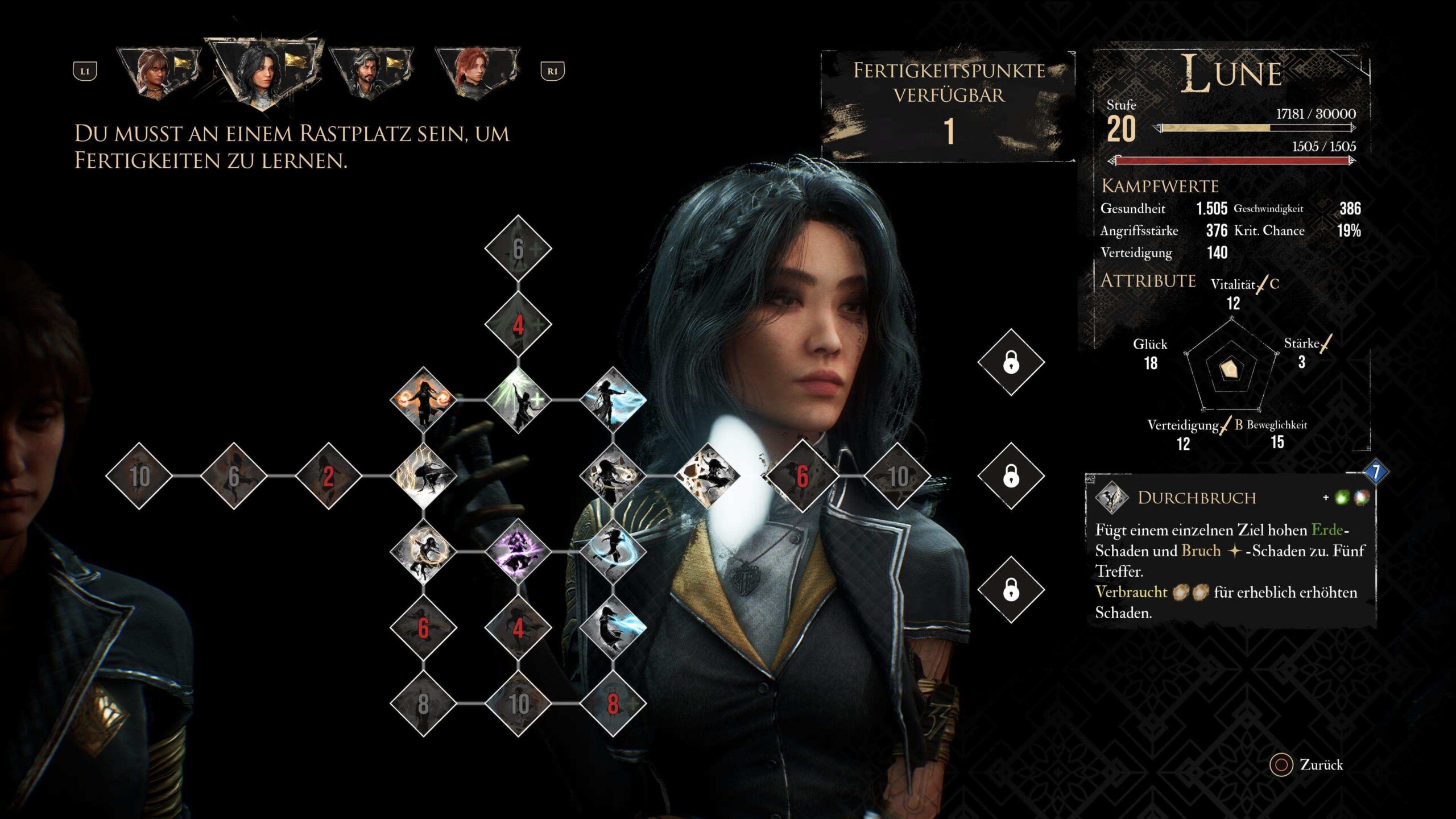Select the skill node costing 2

pyautogui.click(x=328, y=476)
